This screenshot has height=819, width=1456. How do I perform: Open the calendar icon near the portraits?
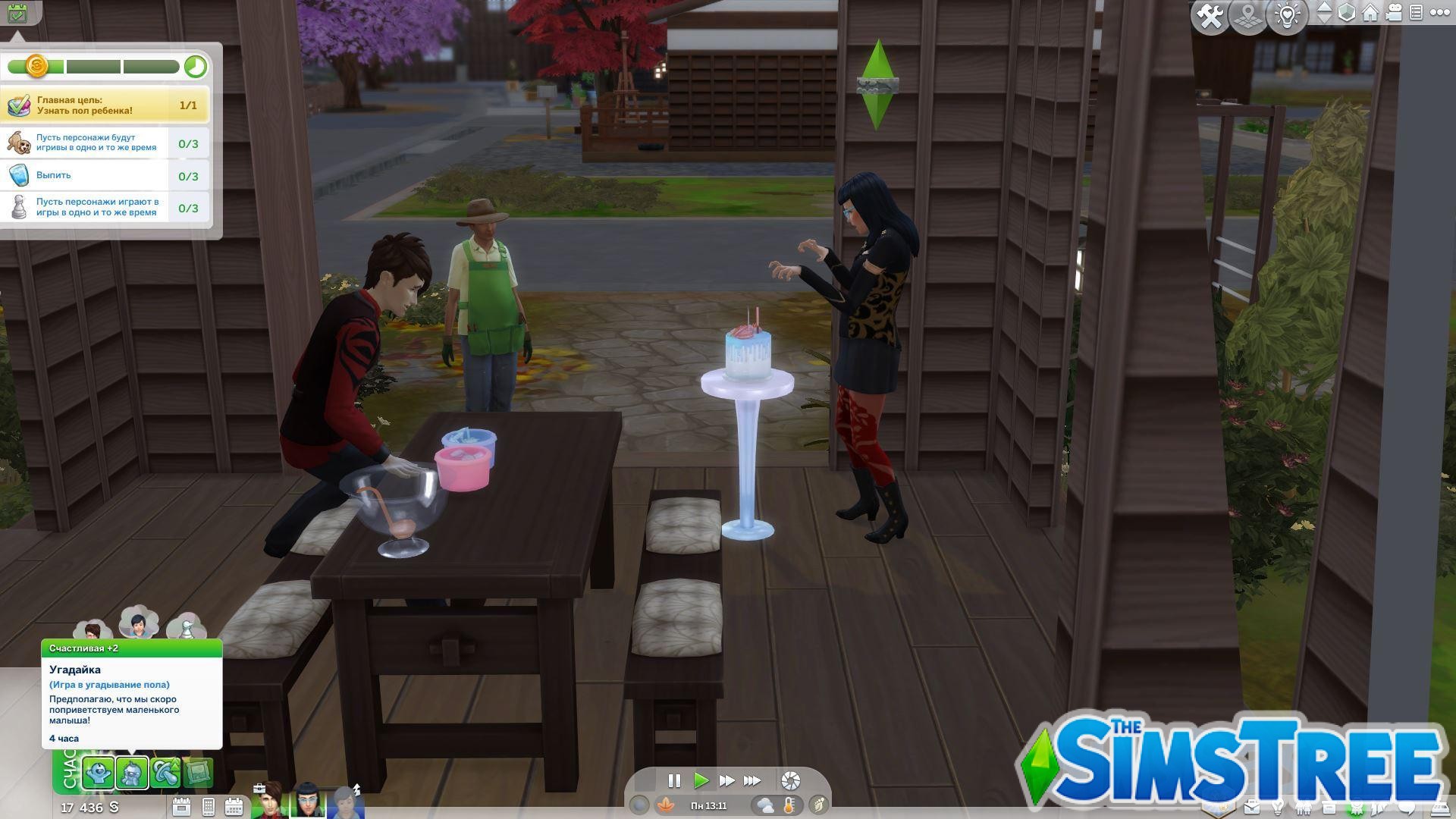234,807
